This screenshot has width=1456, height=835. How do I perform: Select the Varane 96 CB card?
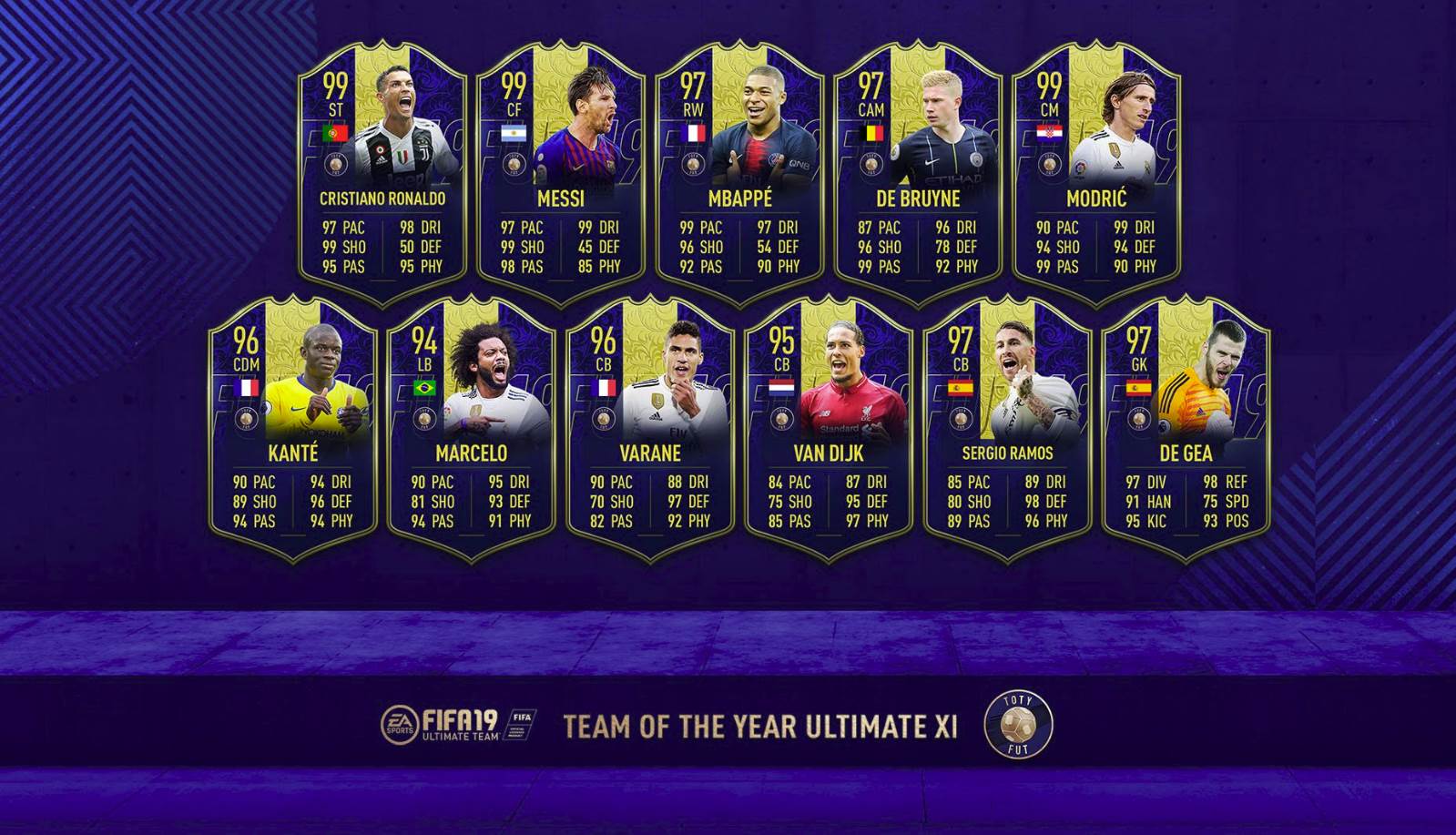tap(650, 428)
